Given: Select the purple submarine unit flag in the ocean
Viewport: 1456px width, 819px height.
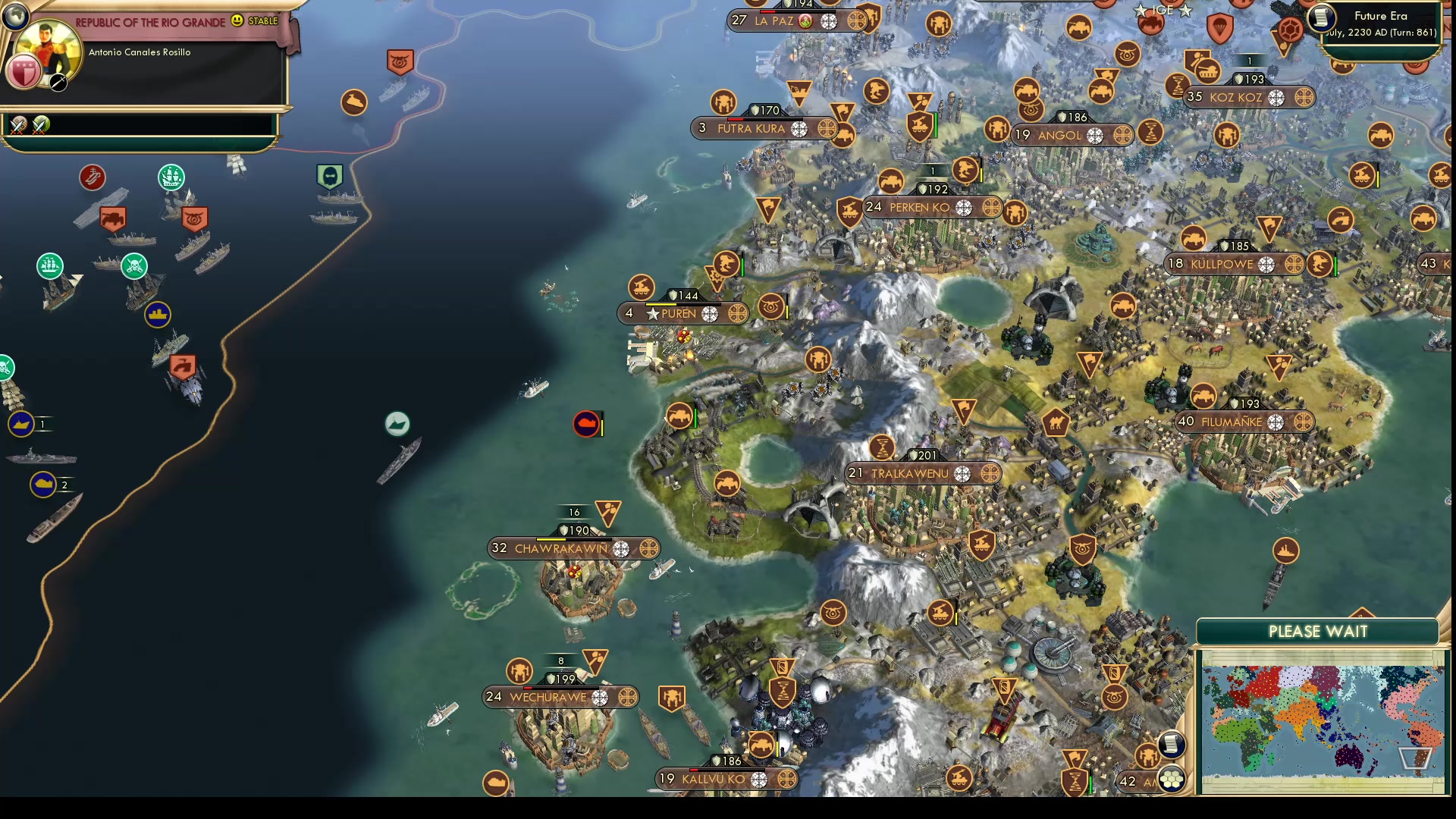Looking at the screenshot, I should pos(585,425).
